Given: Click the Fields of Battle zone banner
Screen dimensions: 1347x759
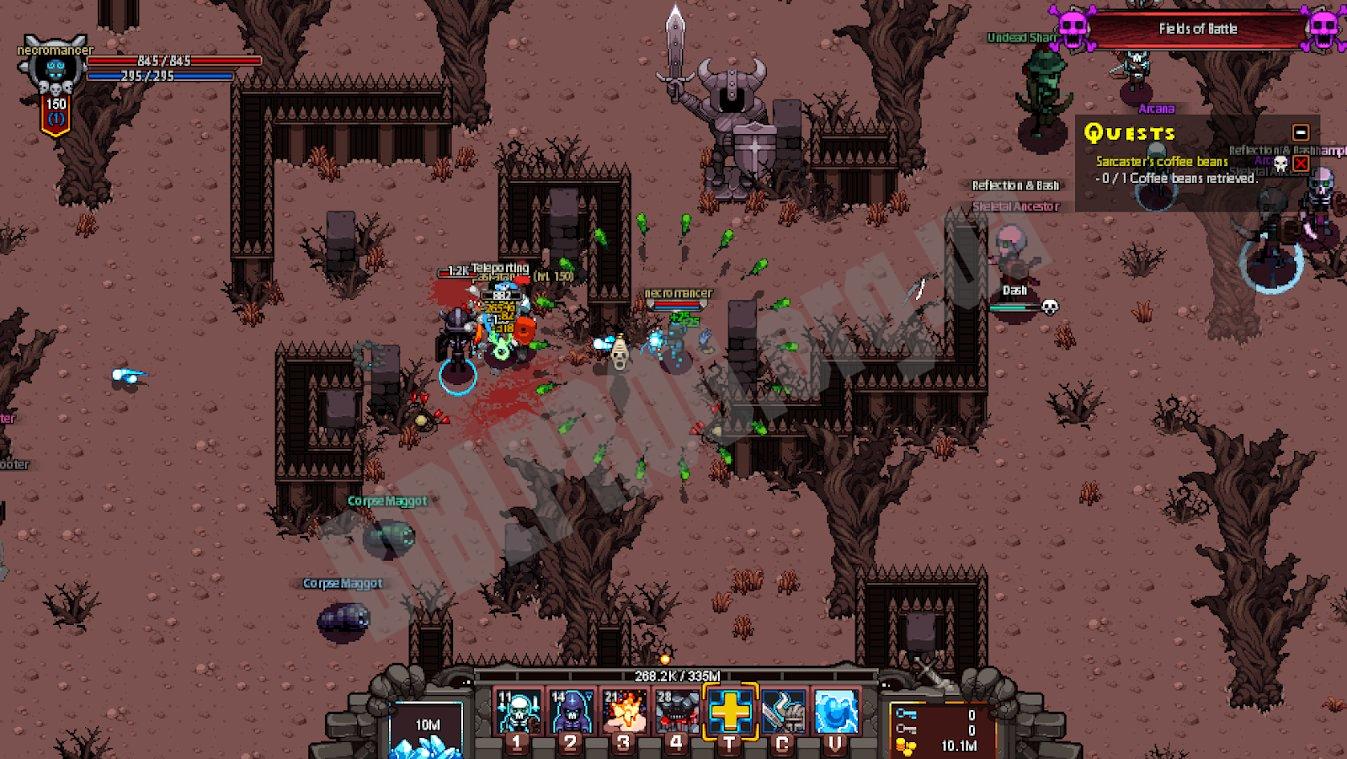Looking at the screenshot, I should coord(1197,29).
